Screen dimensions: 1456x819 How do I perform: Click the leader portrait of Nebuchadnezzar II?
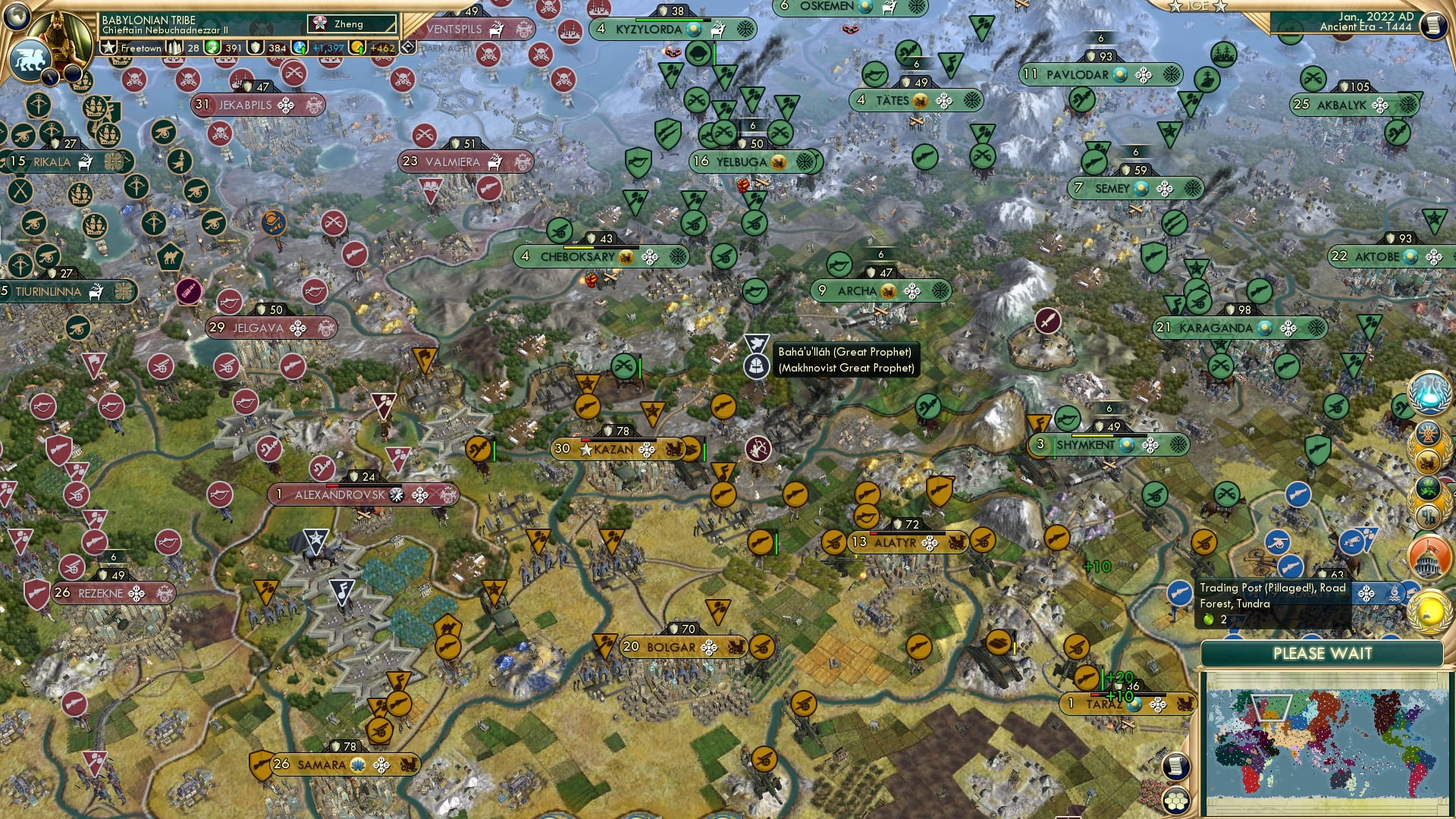59,34
